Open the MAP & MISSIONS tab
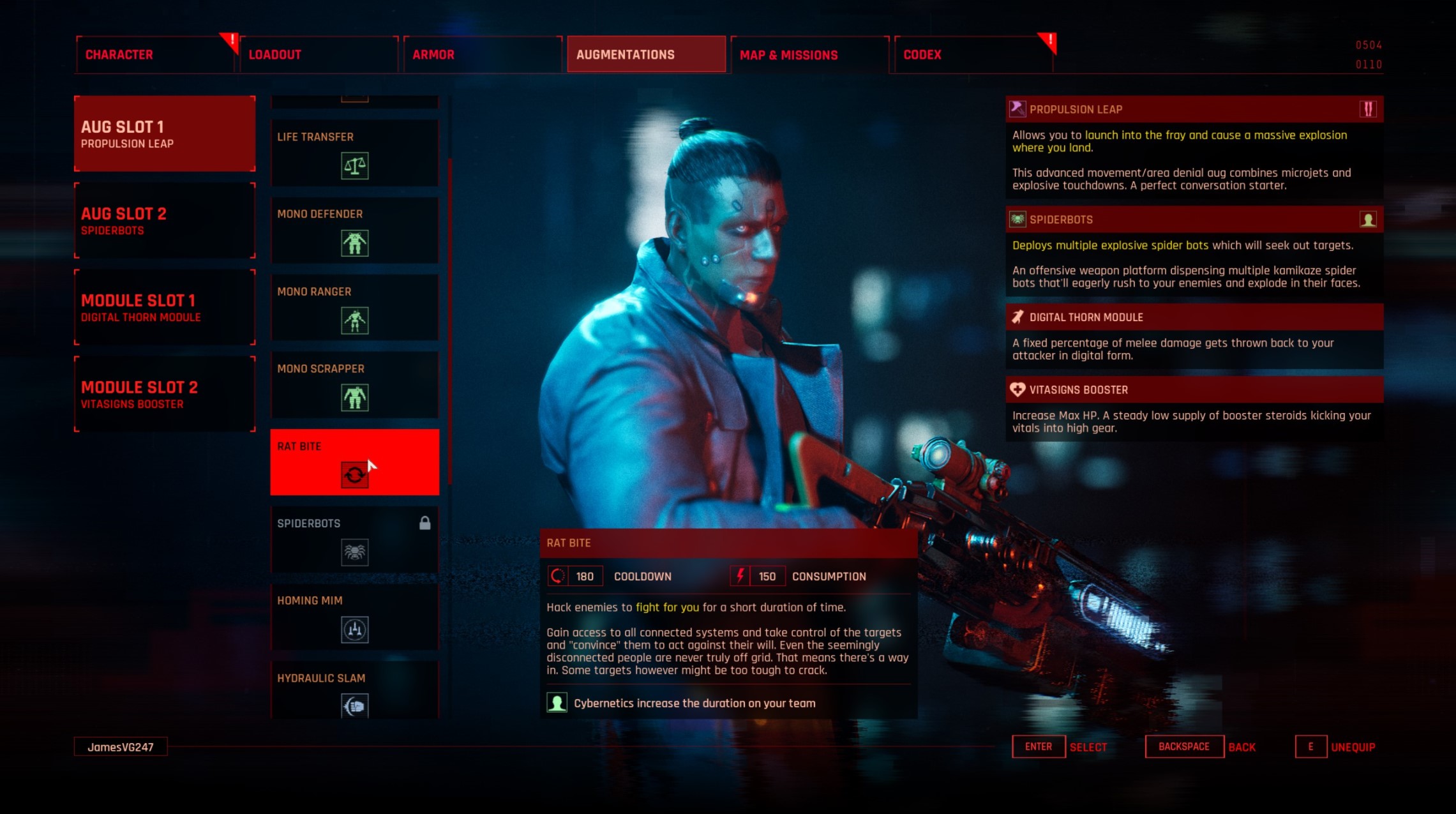Screen dimensions: 1456x814 (788, 54)
